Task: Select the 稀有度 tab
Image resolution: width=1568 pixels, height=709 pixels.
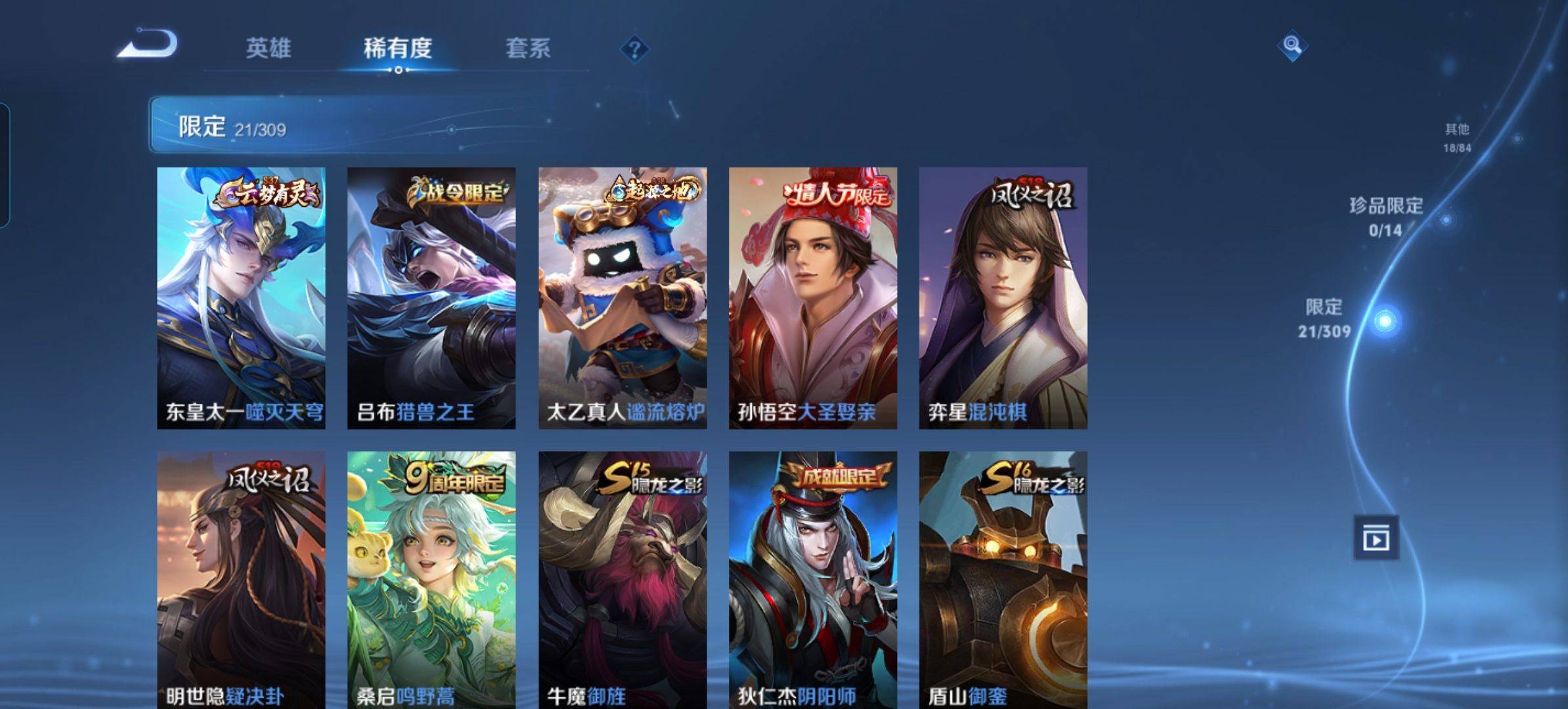Action: tap(397, 48)
